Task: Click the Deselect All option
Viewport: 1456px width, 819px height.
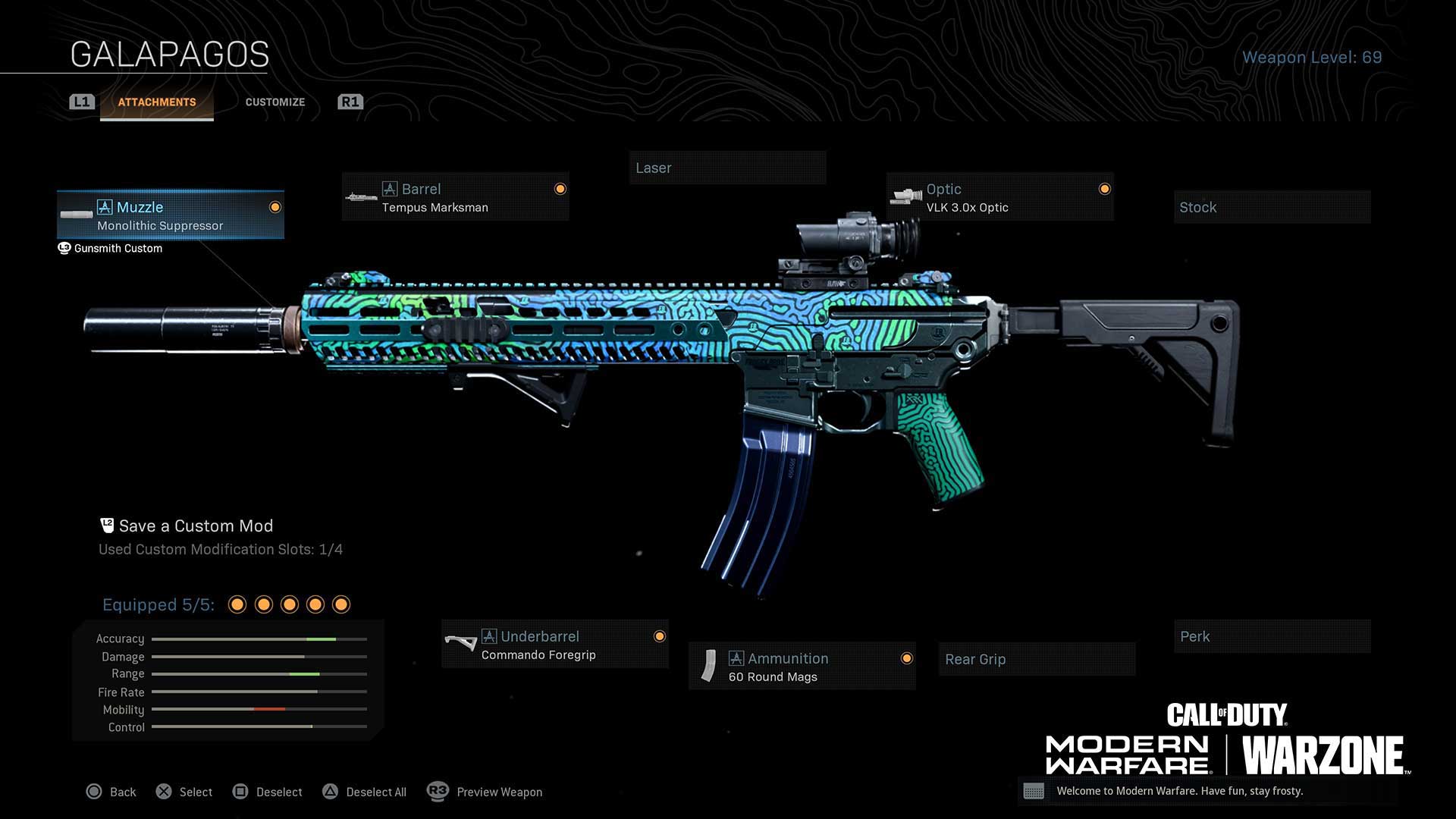Action: 366,792
